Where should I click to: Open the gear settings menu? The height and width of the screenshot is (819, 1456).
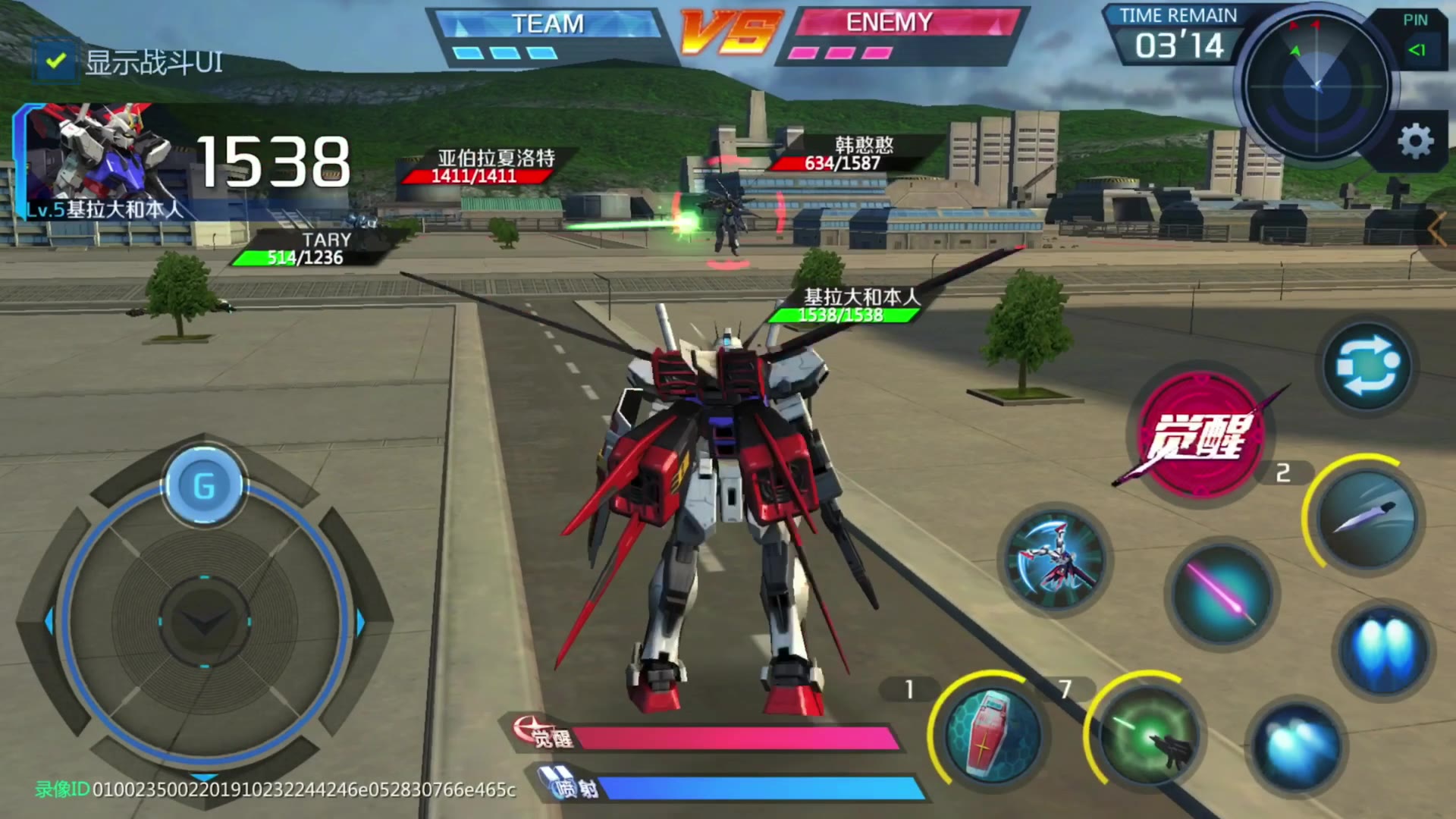pyautogui.click(x=1414, y=142)
